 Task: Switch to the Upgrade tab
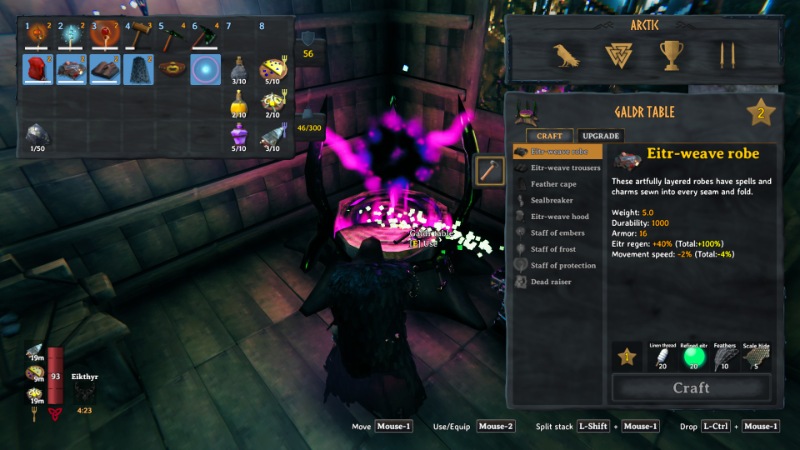click(x=600, y=136)
